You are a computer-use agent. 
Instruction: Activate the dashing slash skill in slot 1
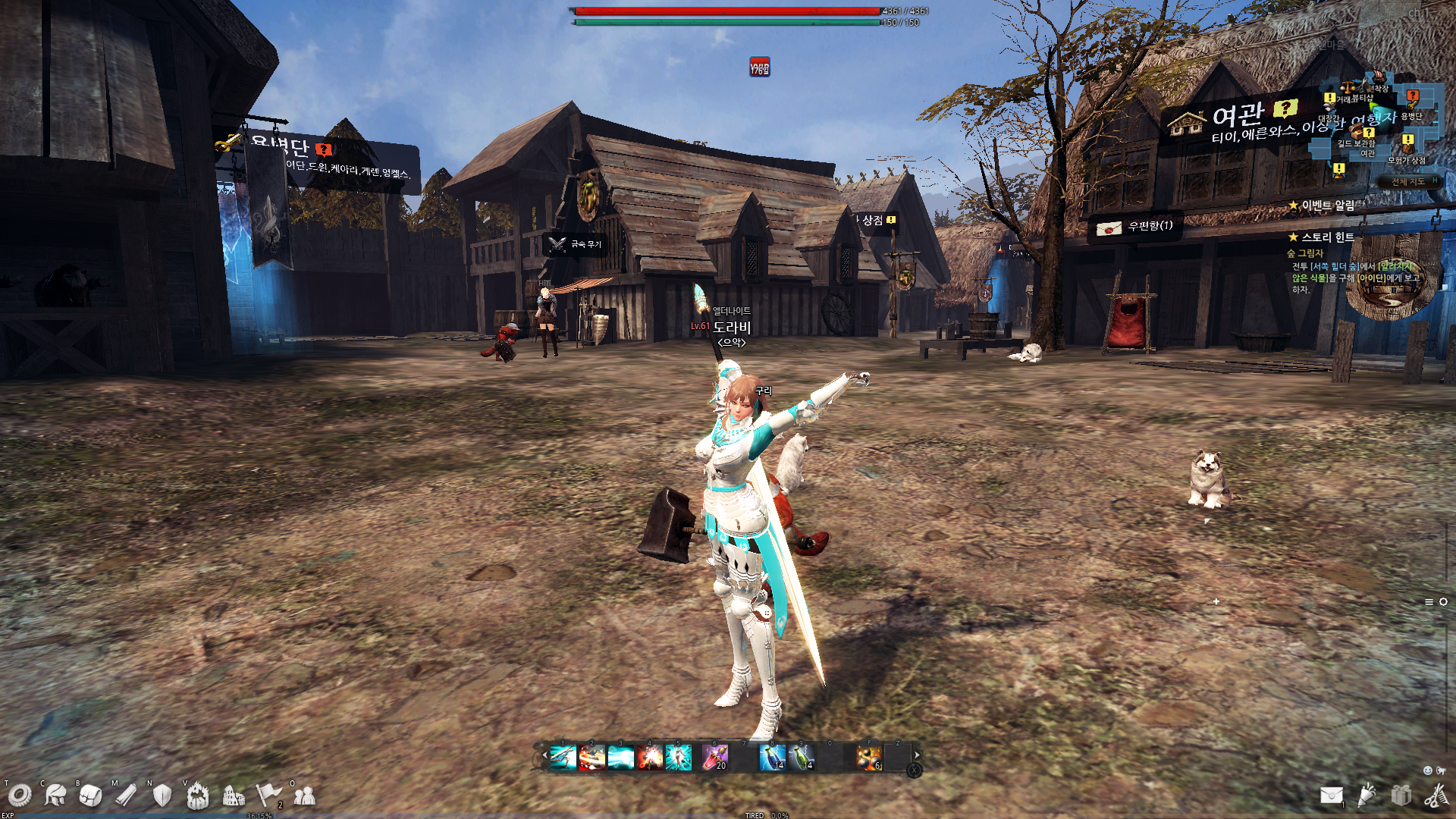563,757
